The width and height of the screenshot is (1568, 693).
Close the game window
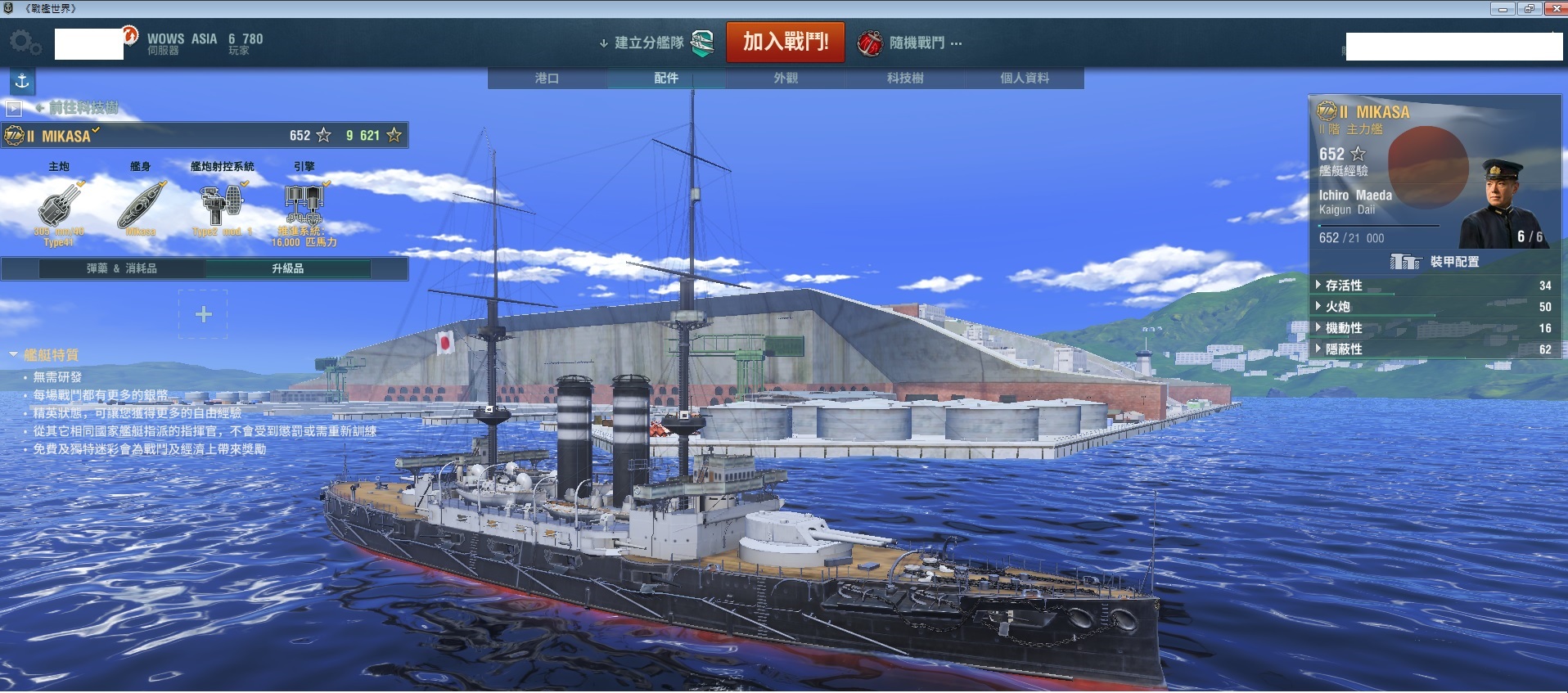coord(1555,9)
